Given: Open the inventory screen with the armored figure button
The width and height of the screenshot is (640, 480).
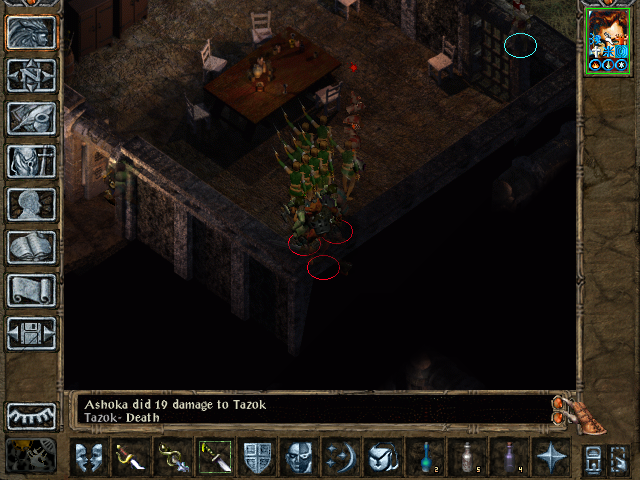Looking at the screenshot, I should point(31,160).
